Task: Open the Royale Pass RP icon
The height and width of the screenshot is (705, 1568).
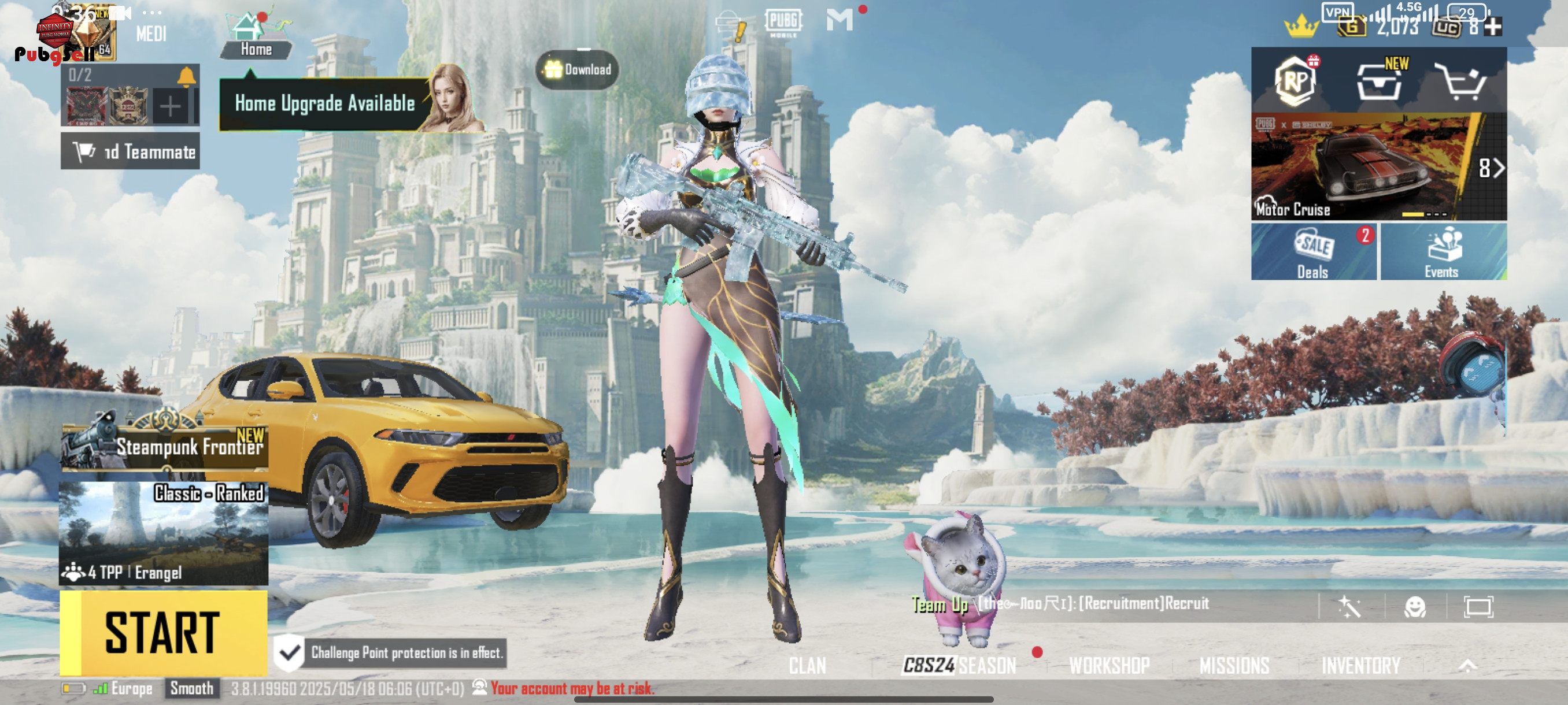Action: (1295, 81)
